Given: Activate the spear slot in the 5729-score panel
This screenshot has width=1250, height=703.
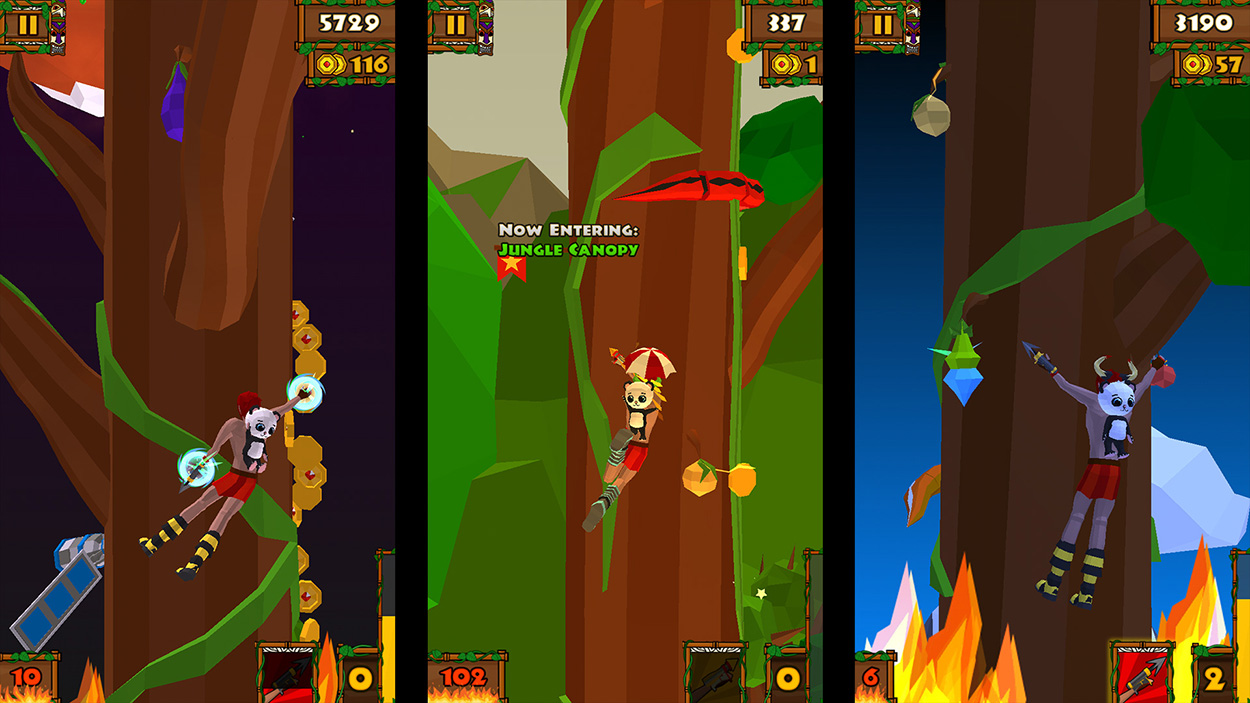Looking at the screenshot, I should [289, 674].
